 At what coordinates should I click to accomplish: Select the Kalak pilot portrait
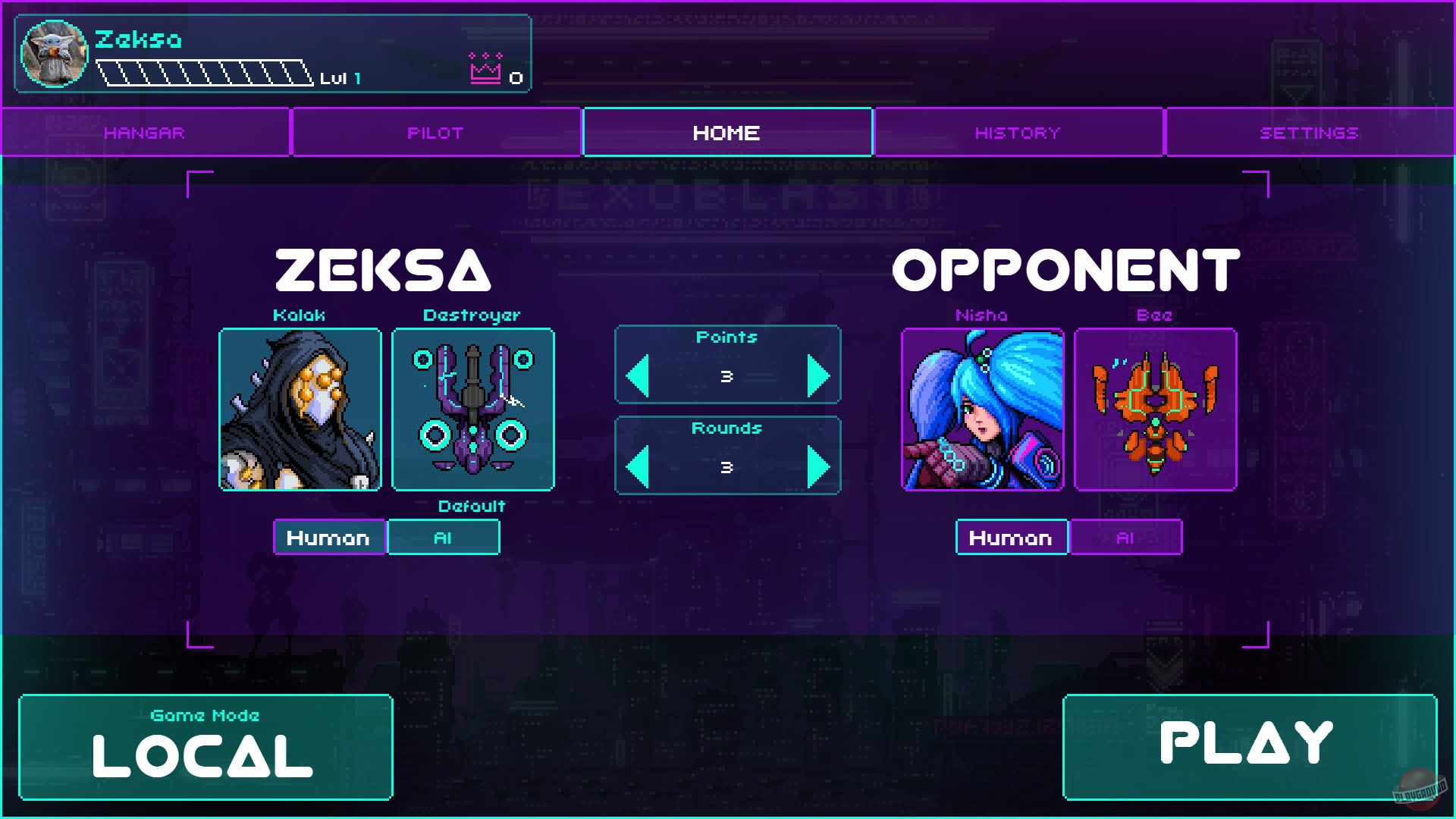[300, 409]
